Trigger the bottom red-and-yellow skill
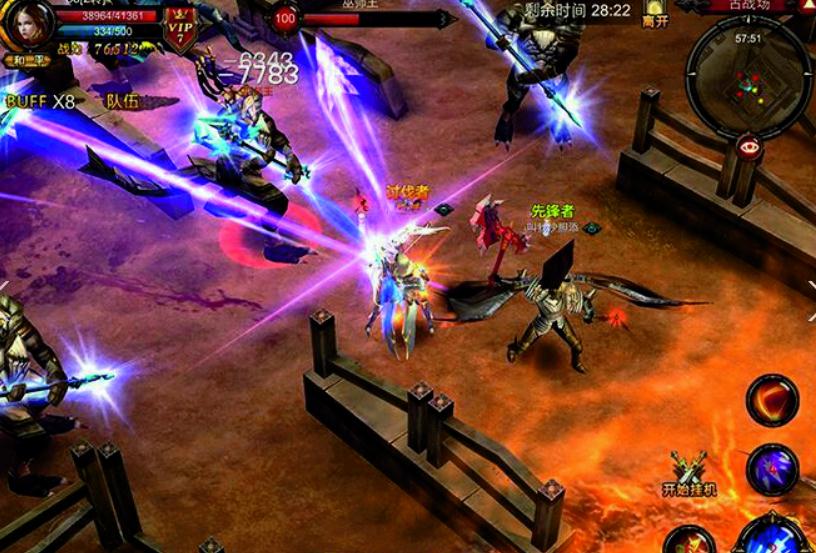 pyautogui.click(x=691, y=540)
